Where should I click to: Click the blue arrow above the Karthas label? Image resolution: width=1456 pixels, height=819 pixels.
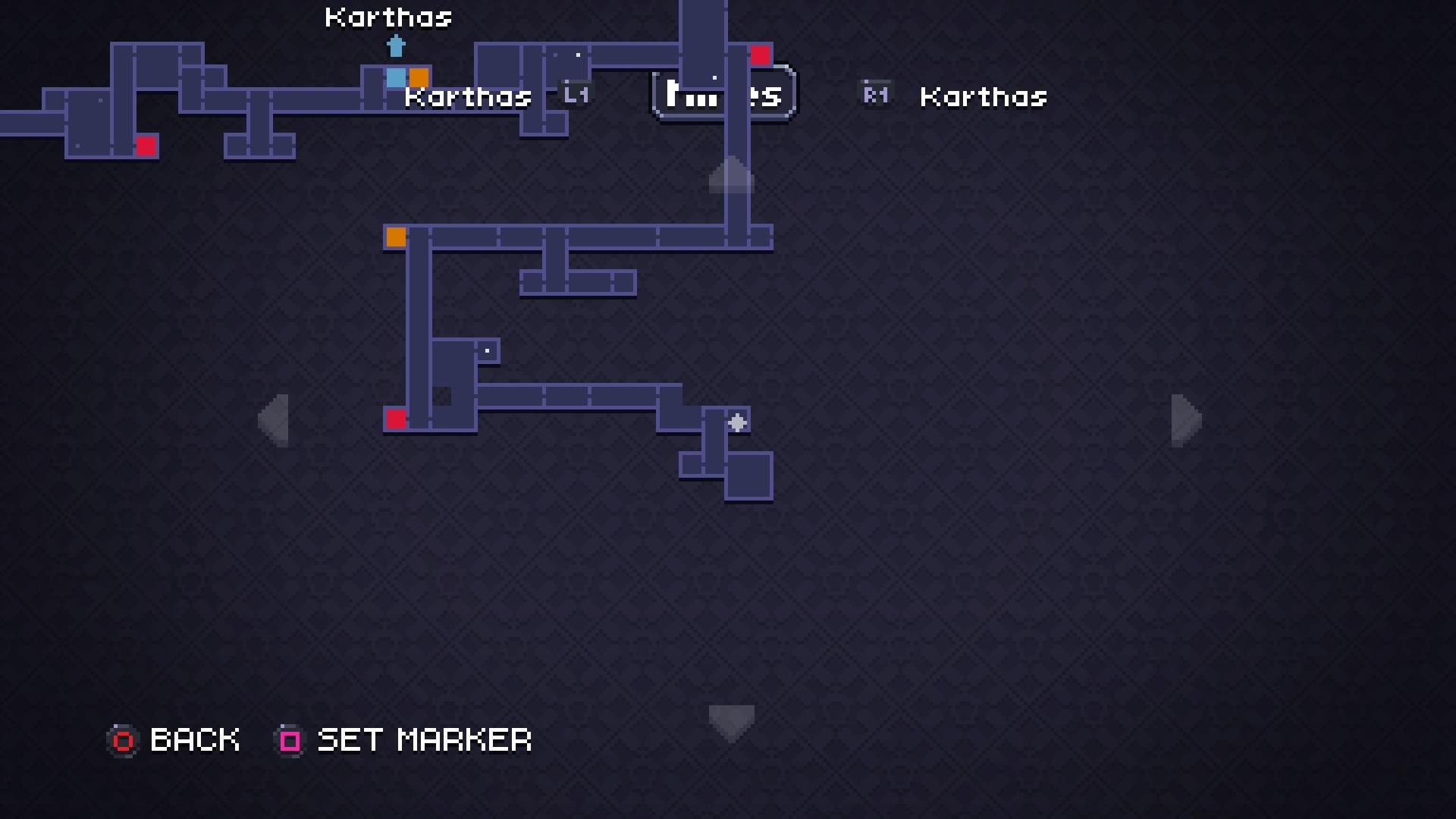(397, 47)
